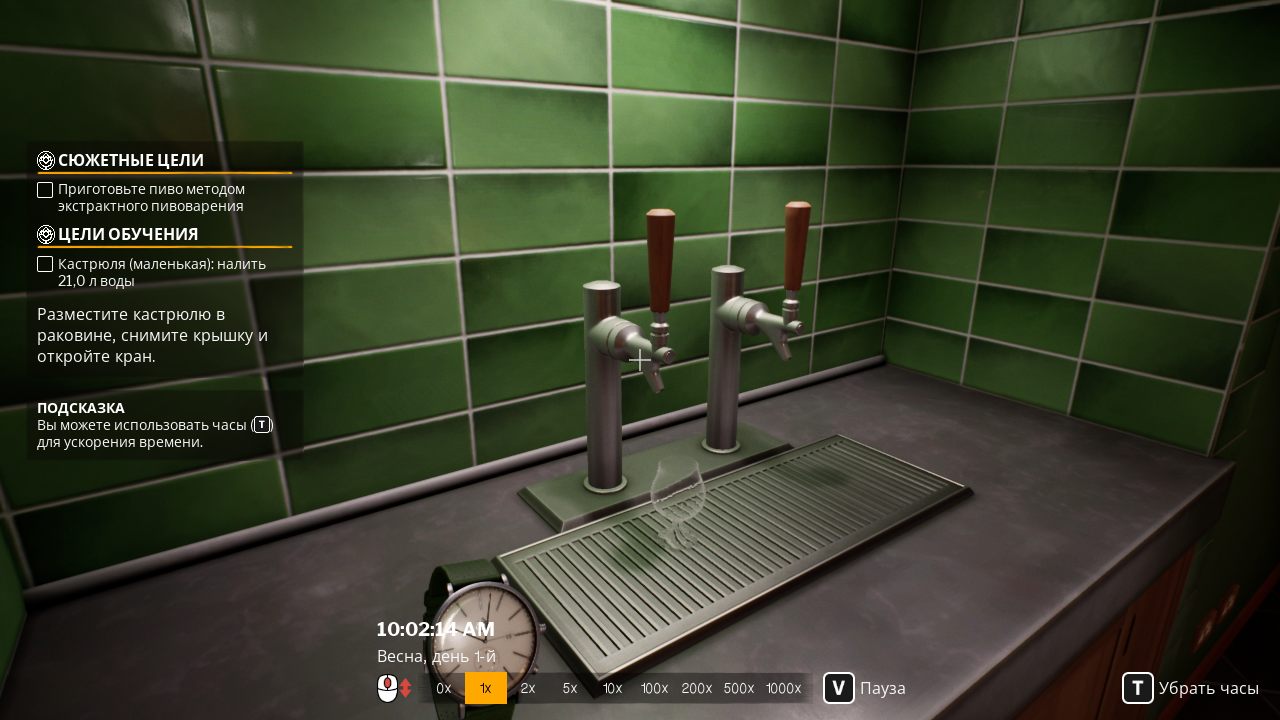The image size is (1280, 720).
Task: Enable 10x time speed
Action: [612, 688]
